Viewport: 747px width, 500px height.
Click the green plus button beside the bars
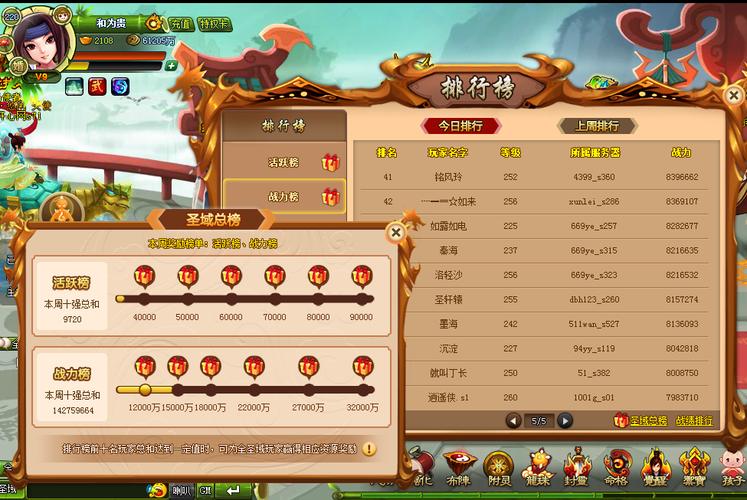(x=171, y=65)
